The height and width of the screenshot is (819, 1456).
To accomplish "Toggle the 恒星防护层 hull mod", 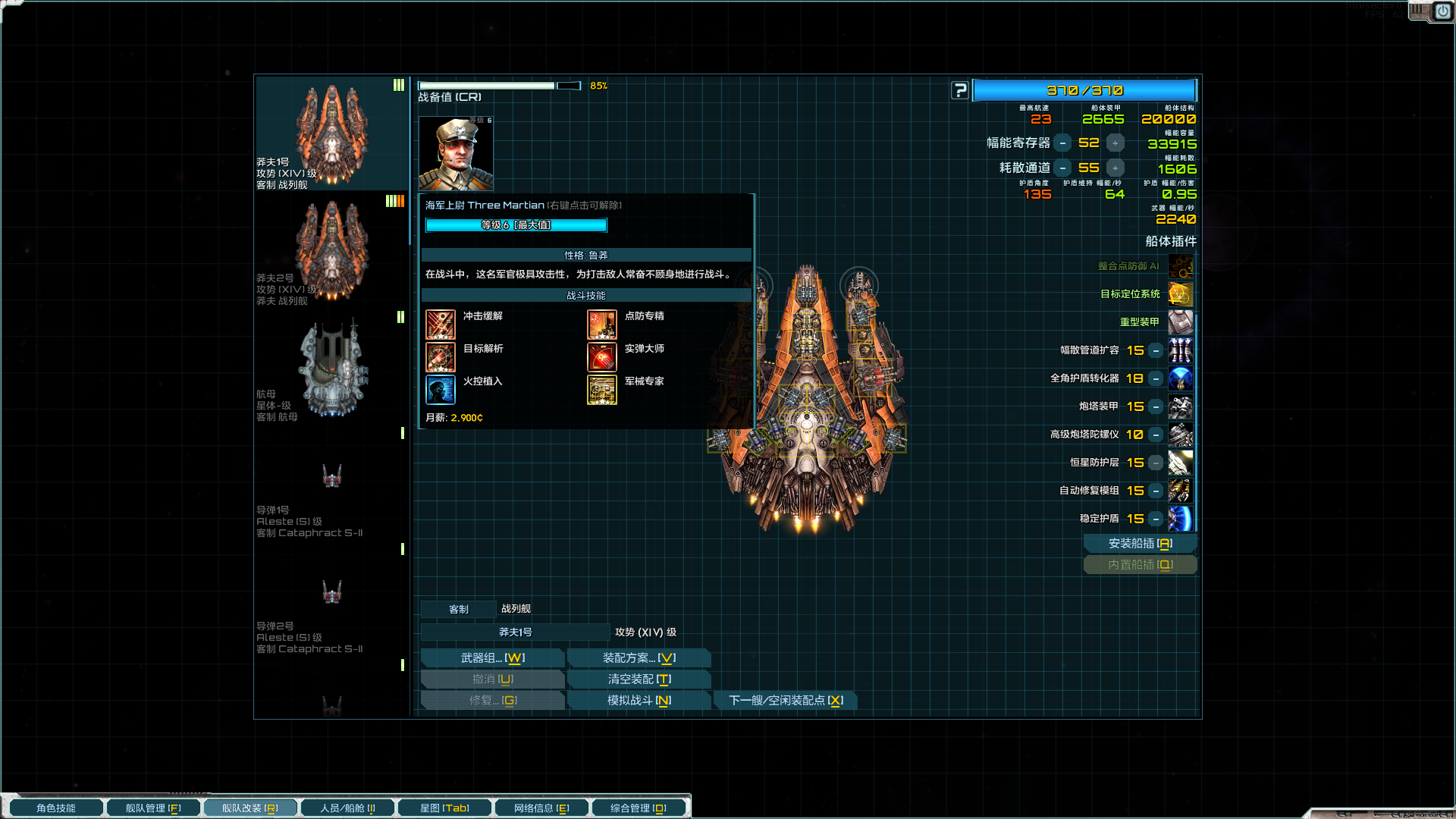I will pyautogui.click(x=1180, y=463).
